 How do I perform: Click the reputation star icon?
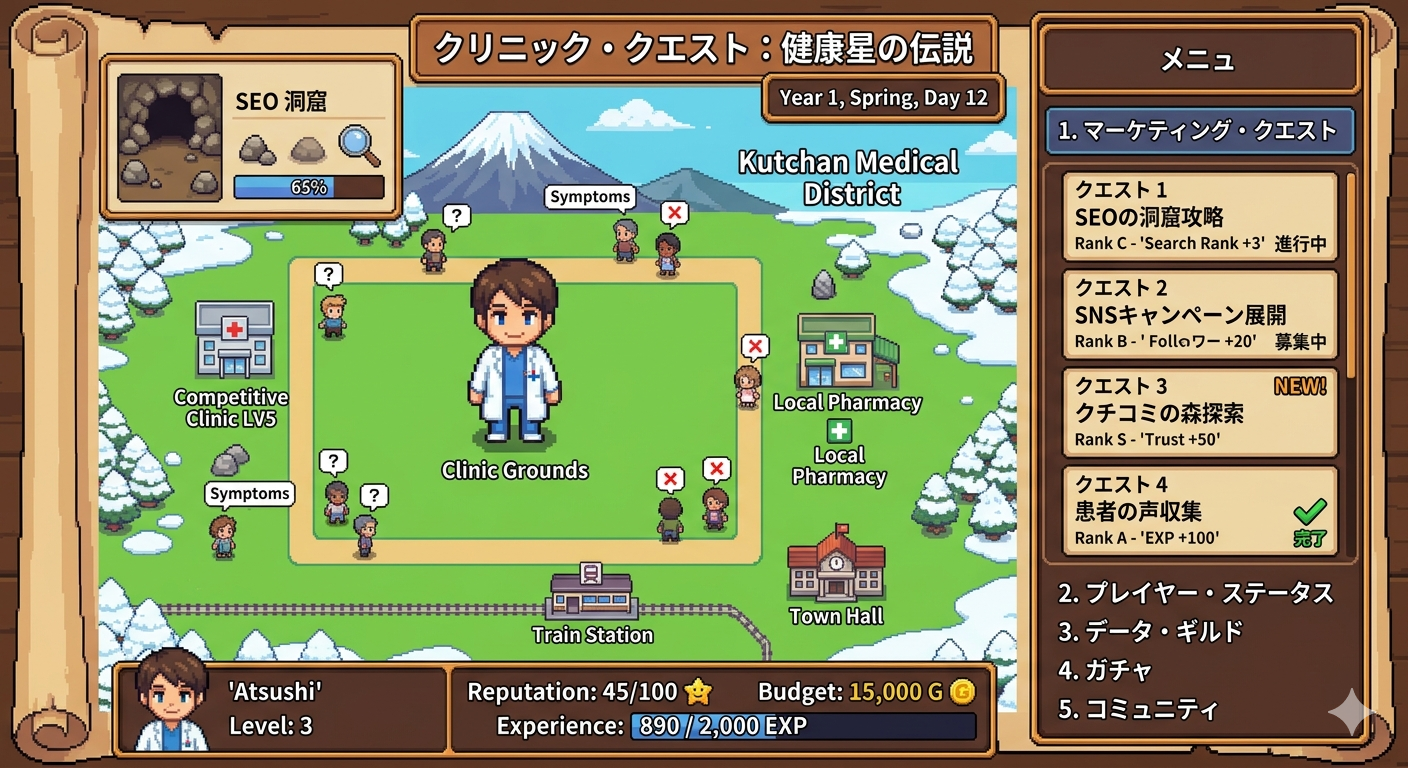coord(697,692)
